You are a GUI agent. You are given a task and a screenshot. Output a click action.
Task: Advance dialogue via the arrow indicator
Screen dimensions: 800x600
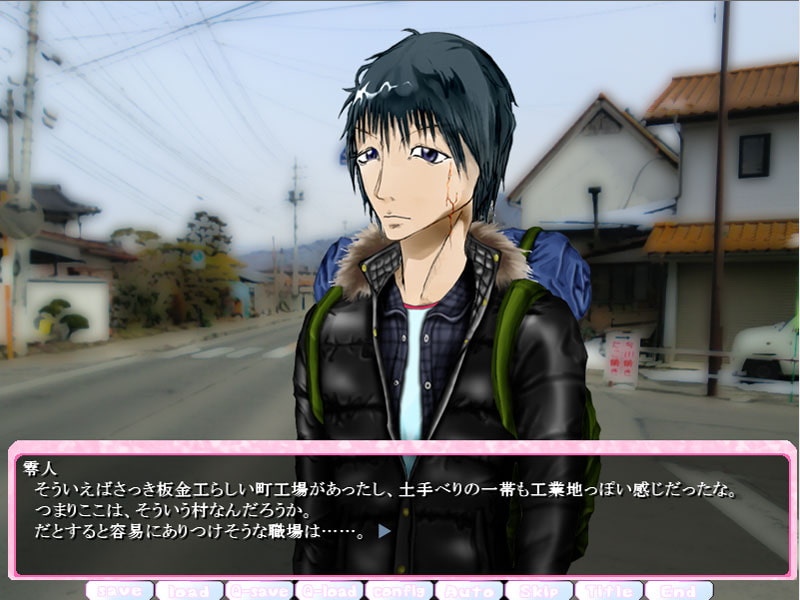[x=384, y=531]
